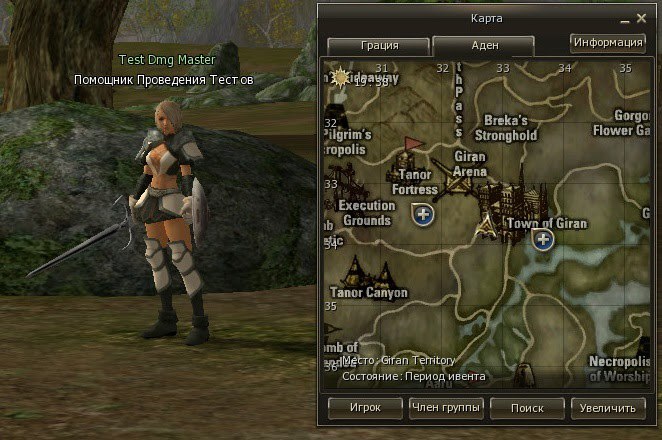
Task: Open the Поиск search button
Action: point(526,408)
